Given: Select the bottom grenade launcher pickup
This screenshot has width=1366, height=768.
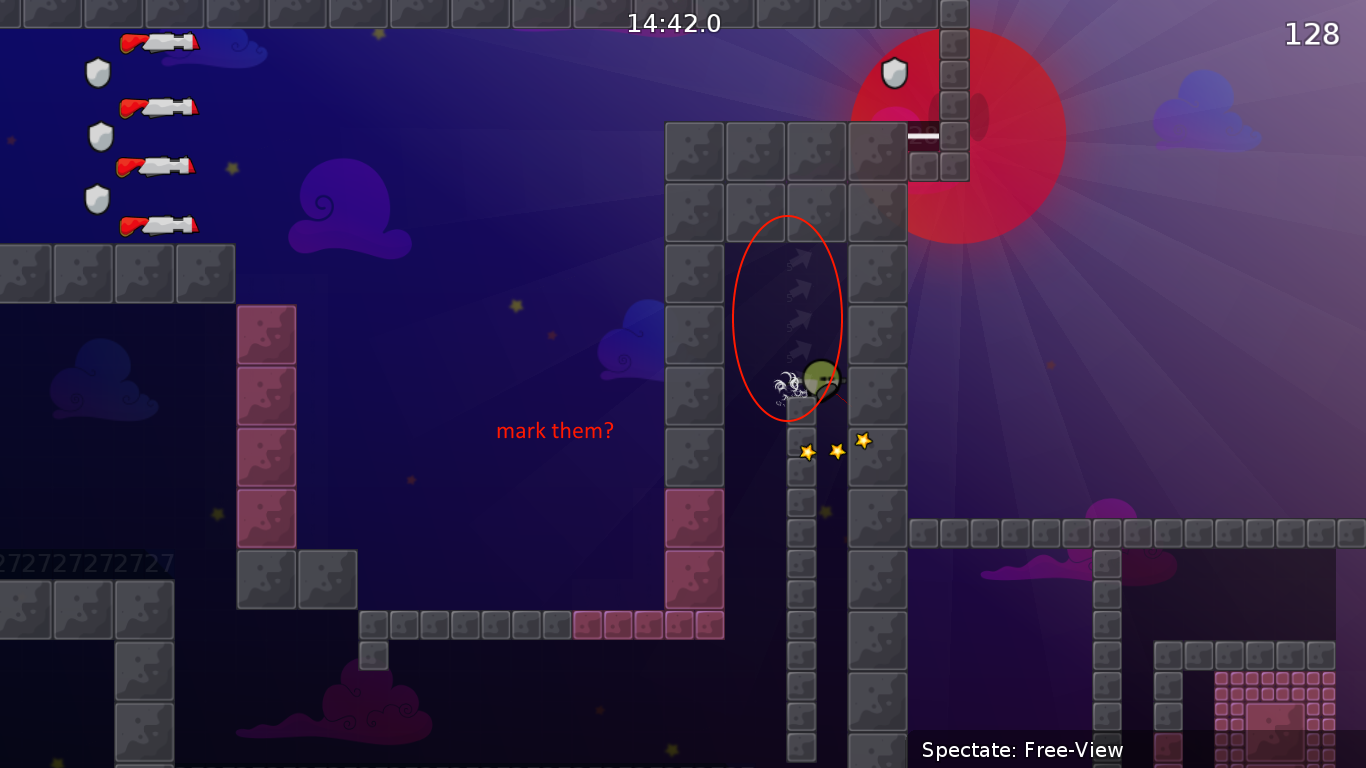Looking at the screenshot, I should coord(160,227).
